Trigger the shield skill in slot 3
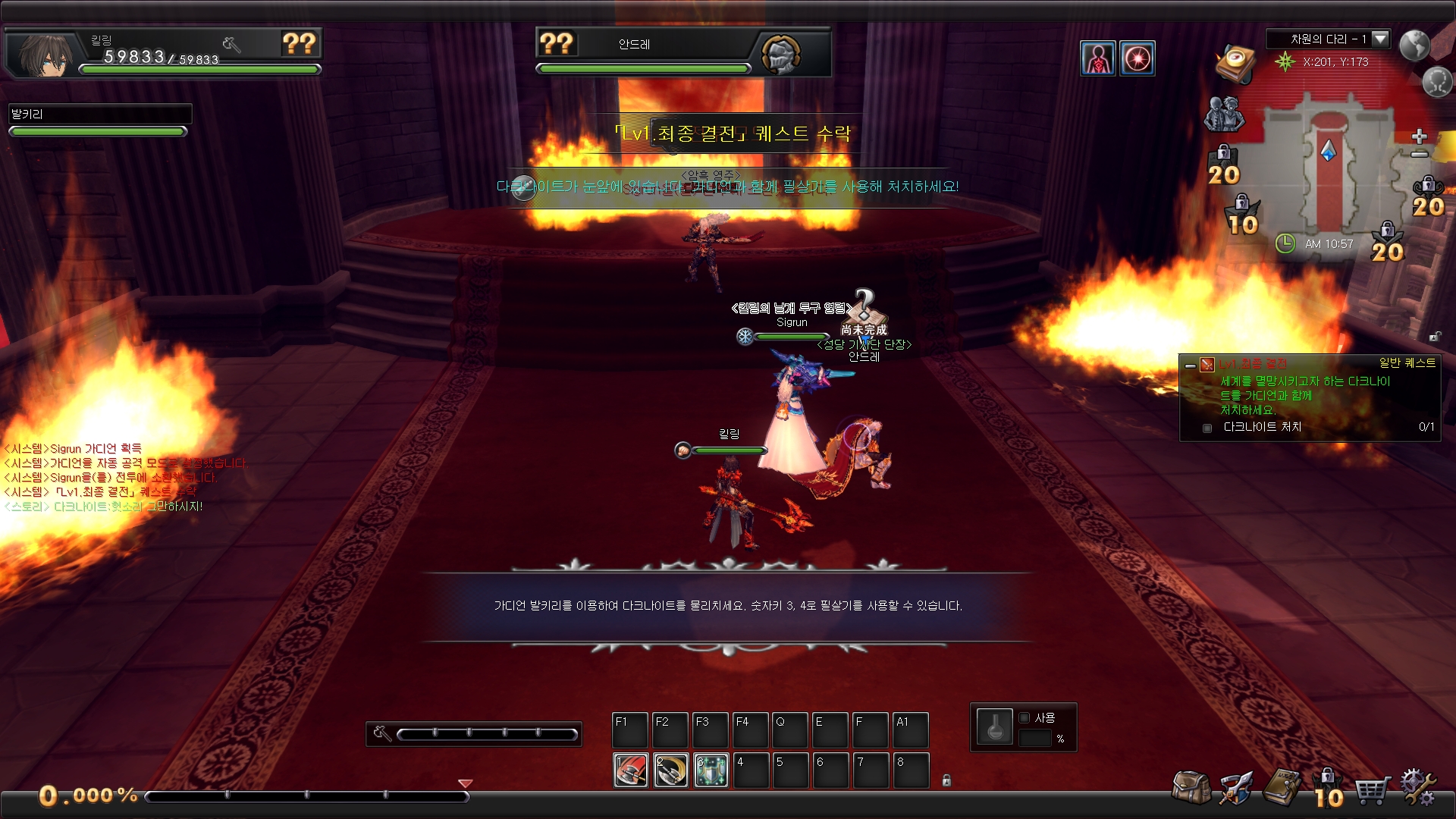Screen dimensions: 1456x819 pos(711,770)
